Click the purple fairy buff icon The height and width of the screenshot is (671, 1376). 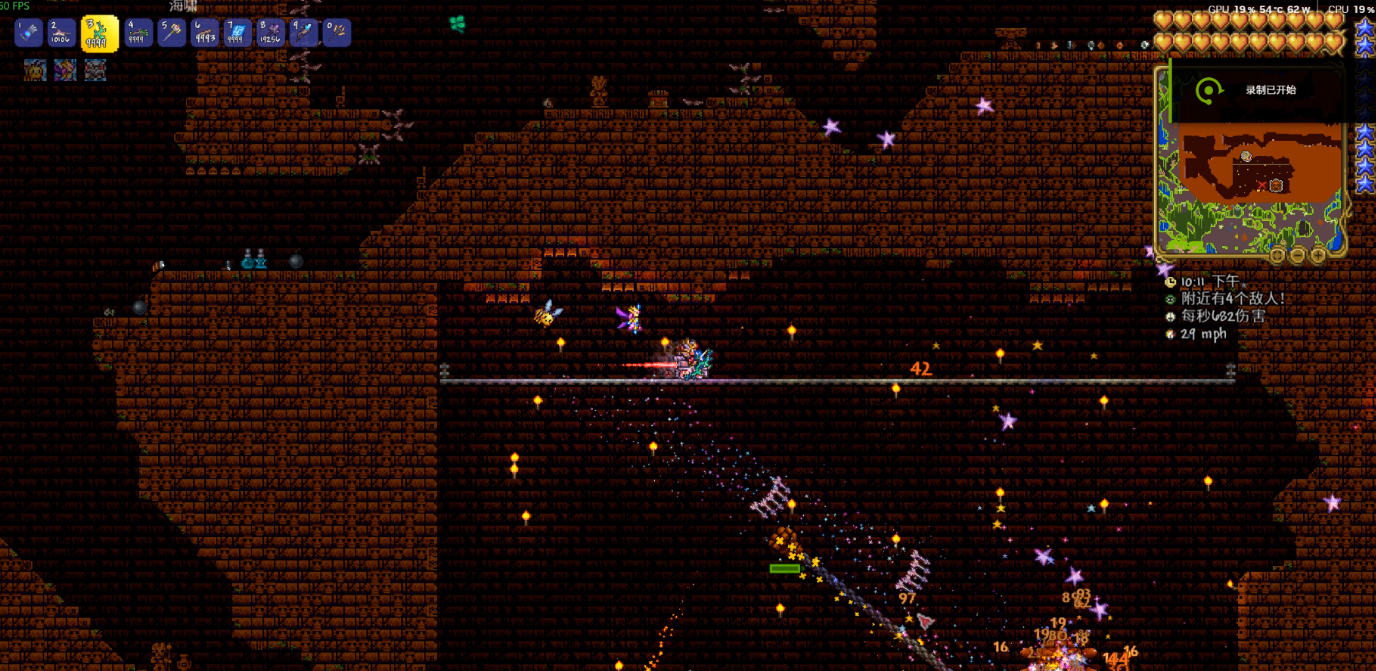[65, 70]
